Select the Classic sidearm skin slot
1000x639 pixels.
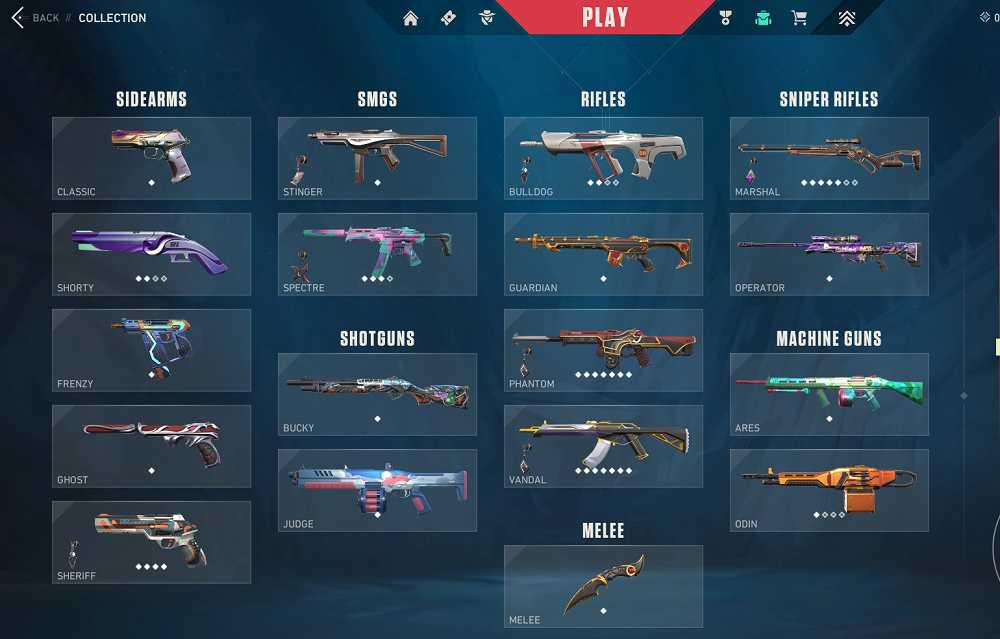pyautogui.click(x=152, y=158)
